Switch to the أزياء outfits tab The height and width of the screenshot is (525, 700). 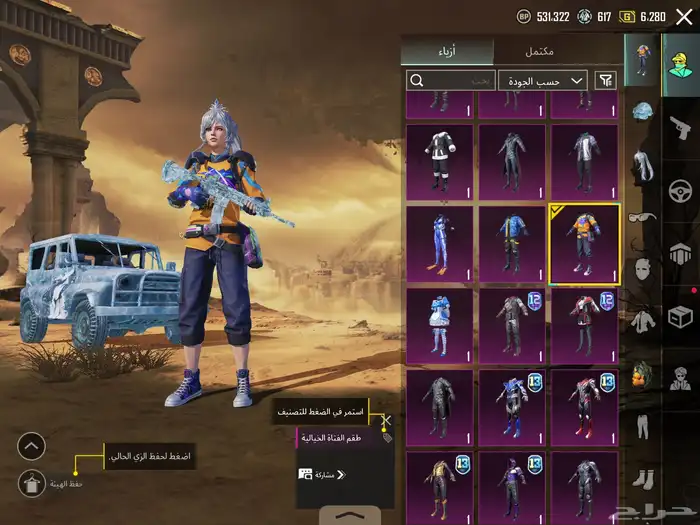(446, 51)
